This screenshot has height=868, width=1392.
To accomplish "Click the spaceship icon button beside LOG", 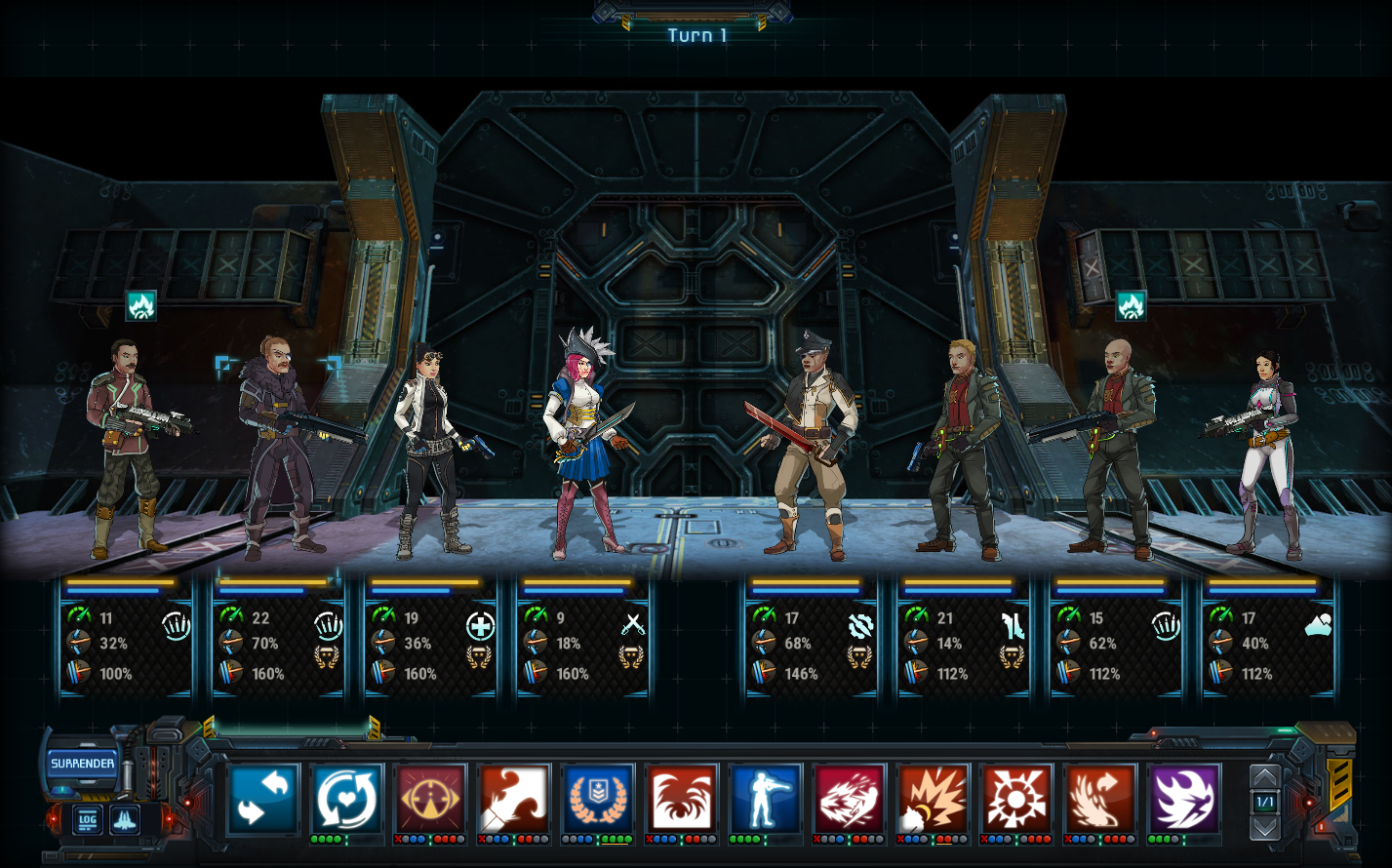I will point(125,819).
